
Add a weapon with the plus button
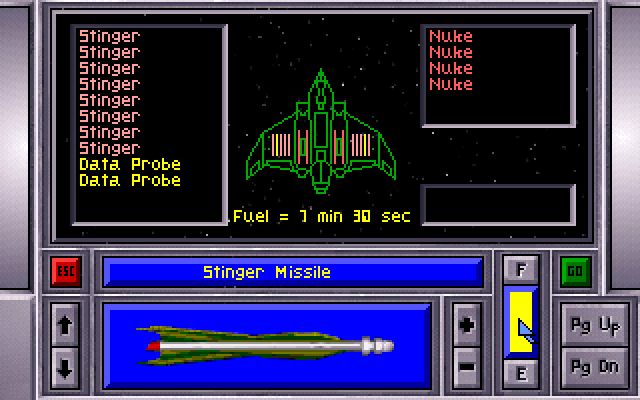(x=466, y=325)
